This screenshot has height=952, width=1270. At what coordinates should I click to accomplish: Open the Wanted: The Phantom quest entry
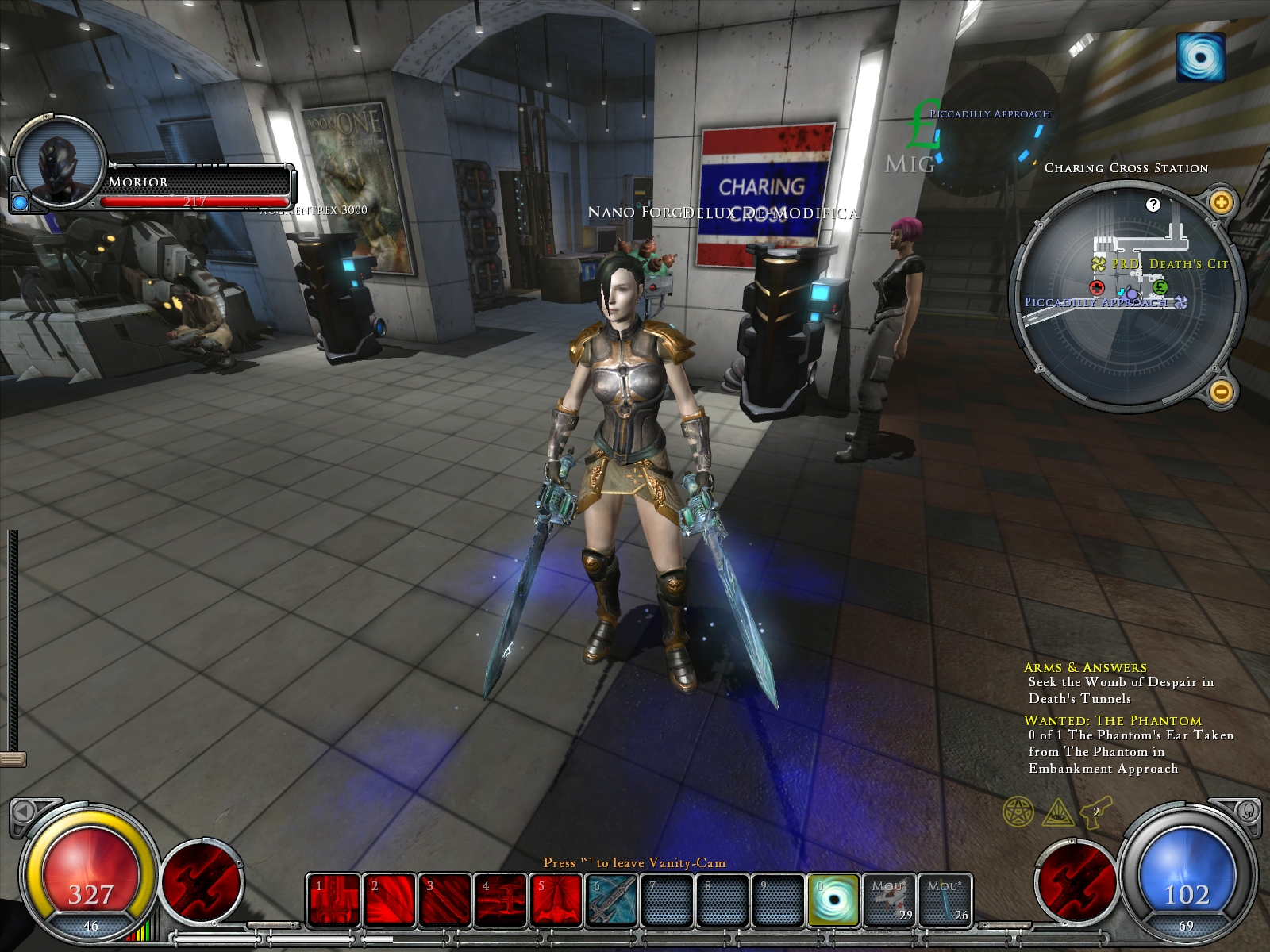1112,721
